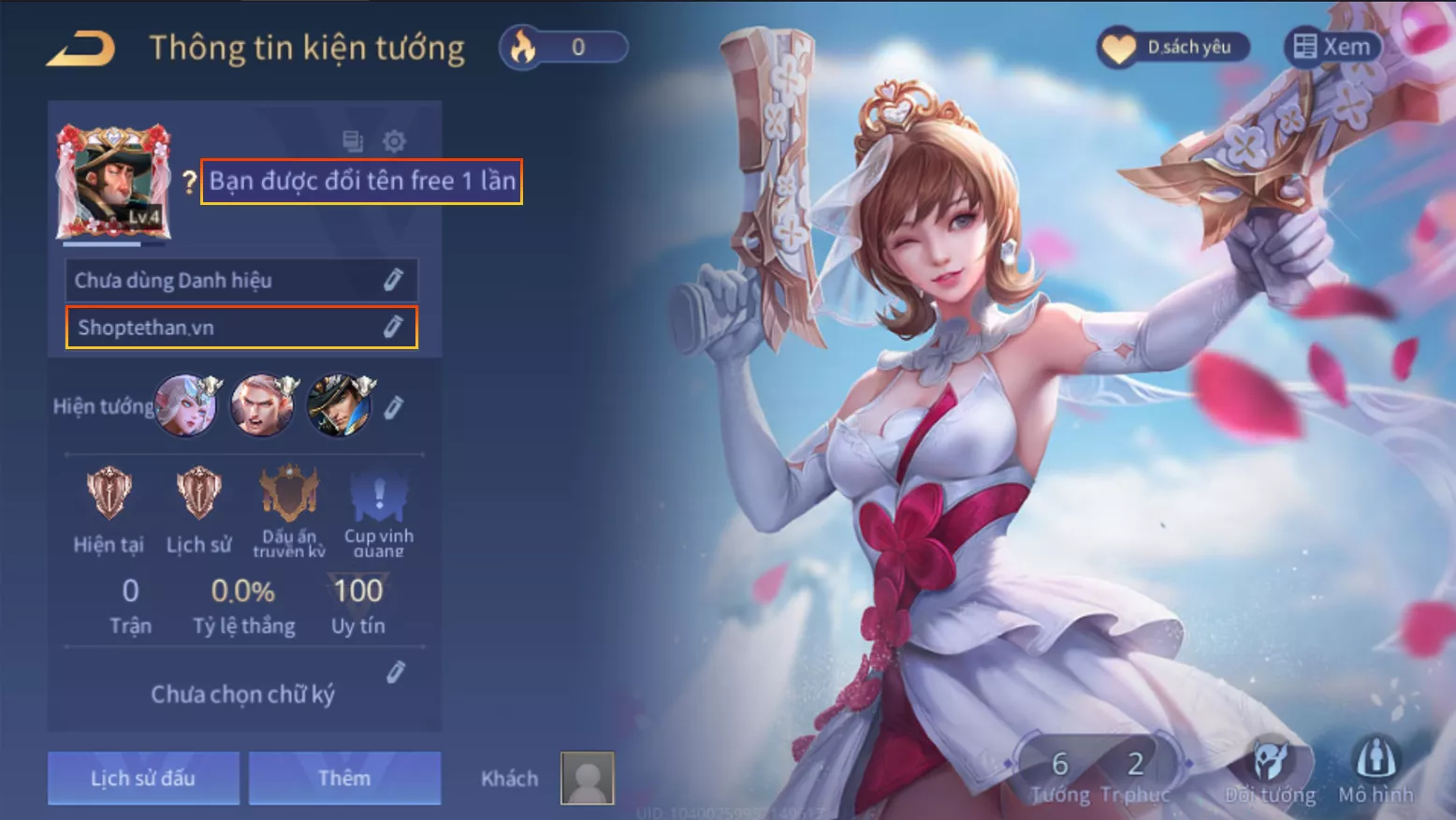Click the question mark help icon
The width and height of the screenshot is (1456, 820).
(189, 182)
